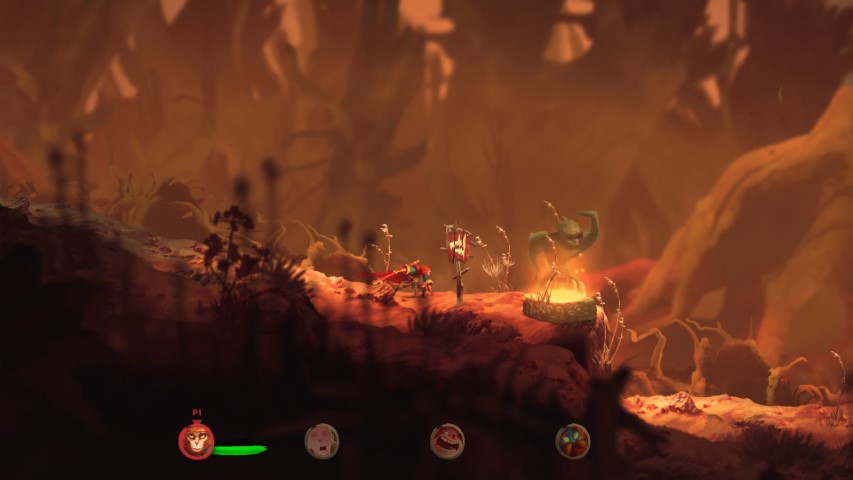The width and height of the screenshot is (853, 480).
Task: Select the blue-masked colorful character portrait
Action: [x=573, y=441]
